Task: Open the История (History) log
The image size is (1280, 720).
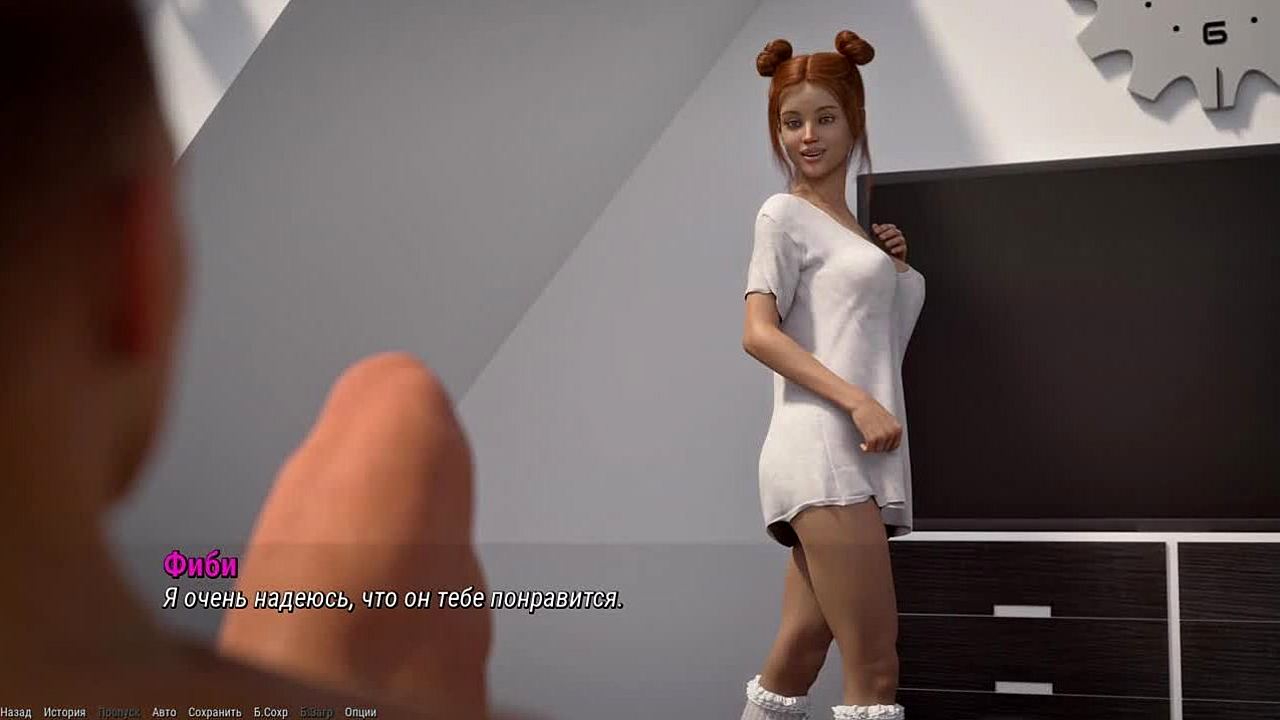Action: click(x=64, y=712)
